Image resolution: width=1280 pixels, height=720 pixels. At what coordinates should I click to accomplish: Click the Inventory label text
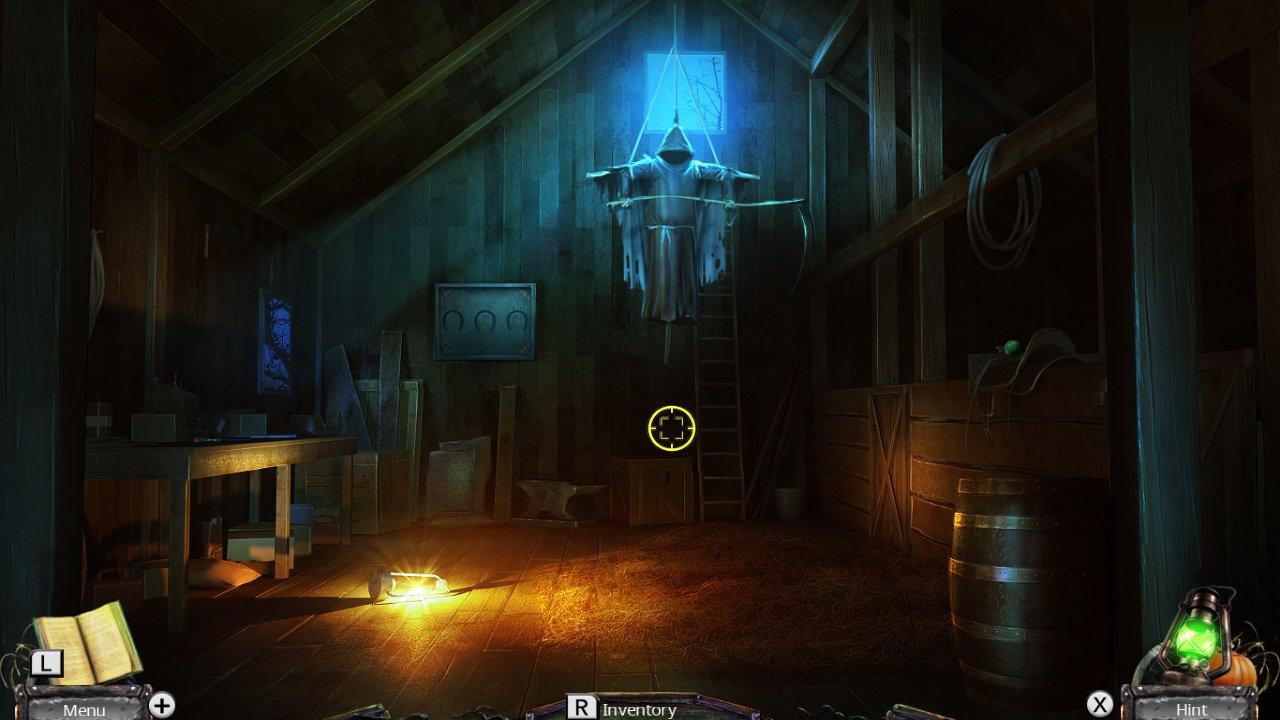[x=637, y=711]
